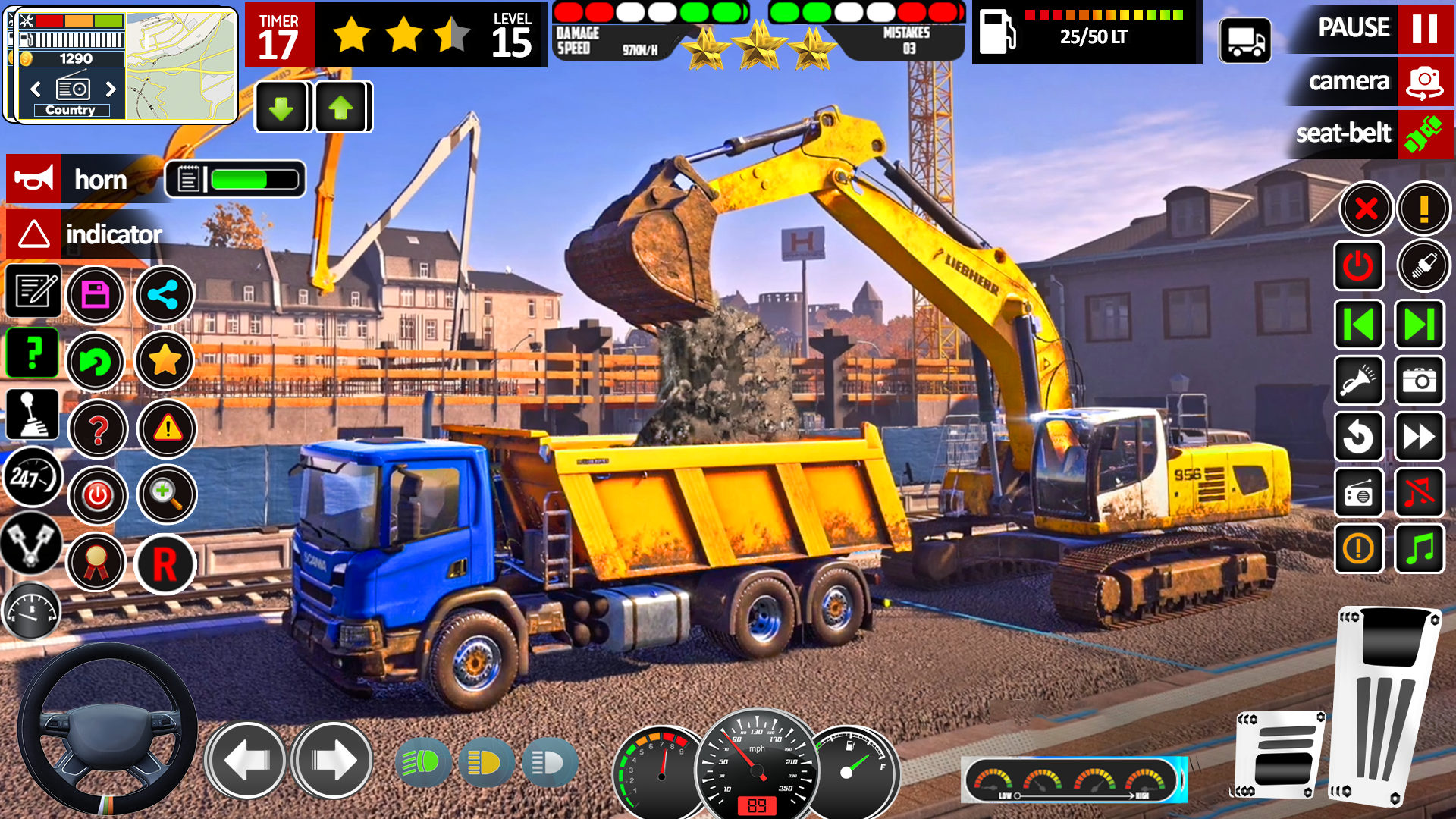Skip to next track button
This screenshot has width=1456, height=819.
[x=1419, y=325]
